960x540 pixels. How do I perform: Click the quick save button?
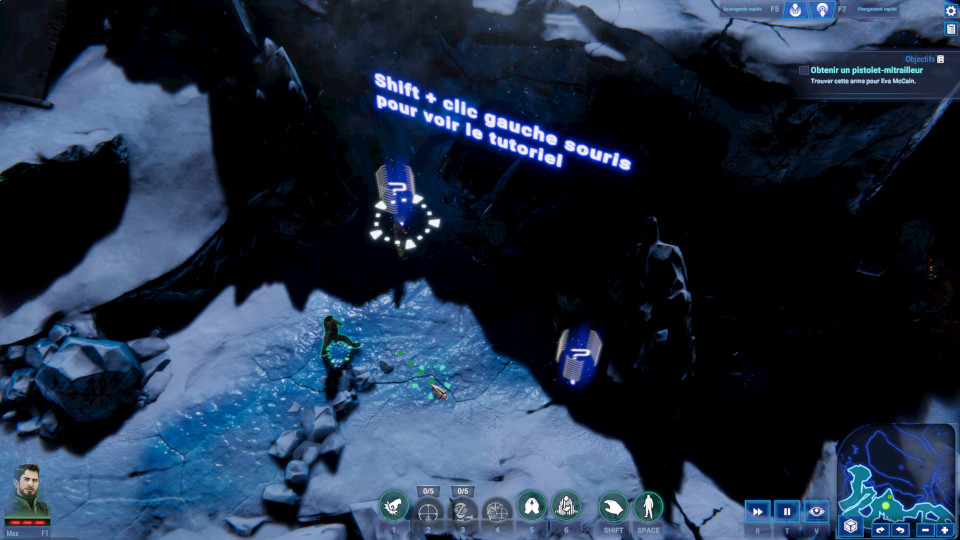(x=795, y=10)
